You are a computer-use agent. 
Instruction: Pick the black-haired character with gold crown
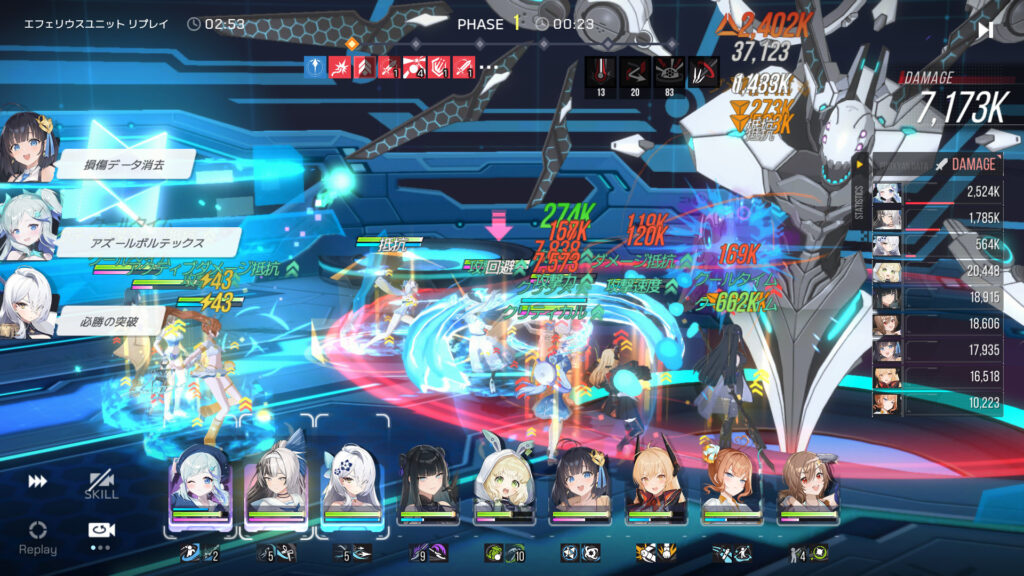[580, 486]
